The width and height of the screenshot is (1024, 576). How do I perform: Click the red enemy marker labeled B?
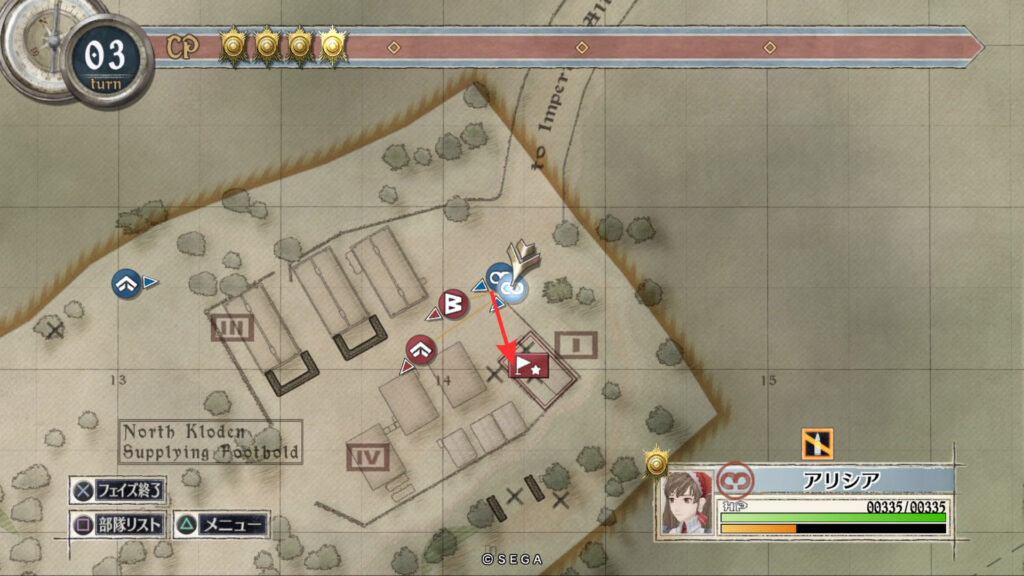tap(453, 302)
